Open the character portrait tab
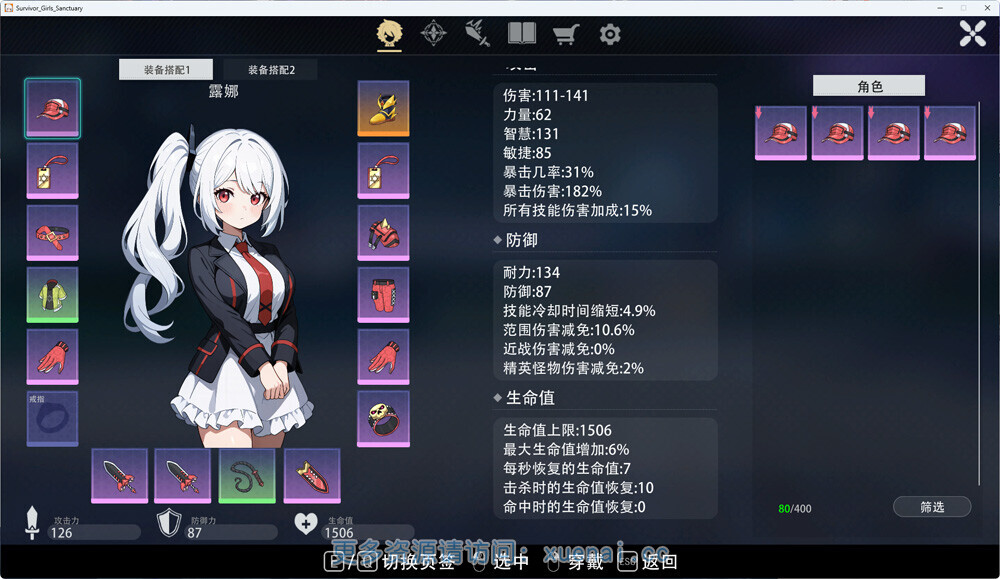The image size is (1000, 579). click(x=389, y=34)
